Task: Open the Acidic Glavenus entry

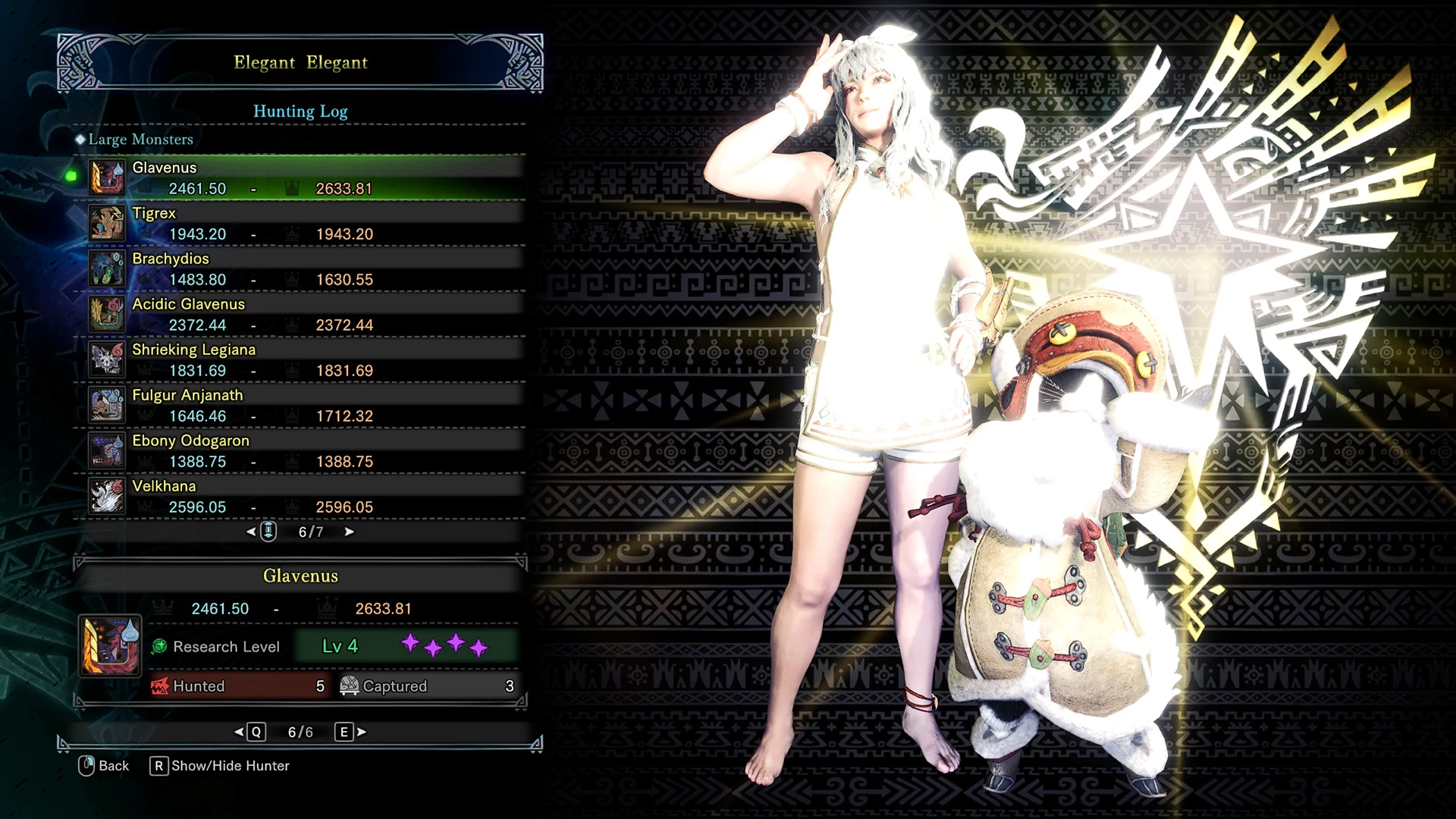Action: coord(300,314)
